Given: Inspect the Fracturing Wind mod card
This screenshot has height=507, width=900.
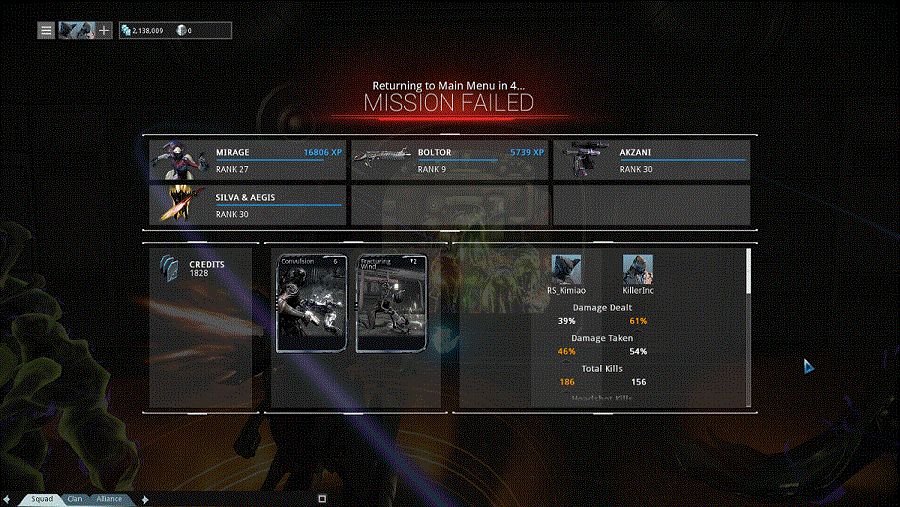Looking at the screenshot, I should click(391, 303).
